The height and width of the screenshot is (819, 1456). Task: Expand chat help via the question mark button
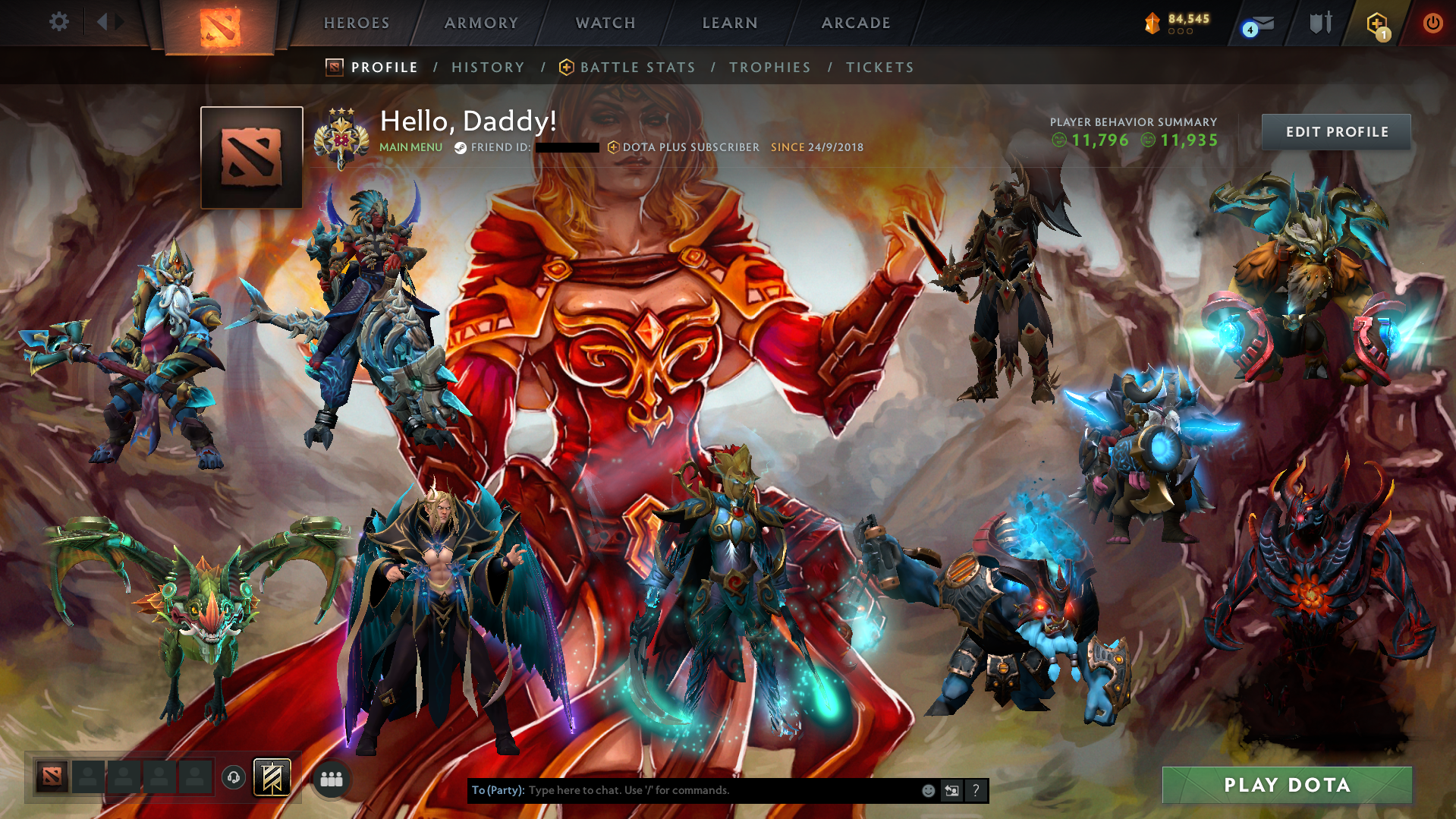tap(976, 790)
